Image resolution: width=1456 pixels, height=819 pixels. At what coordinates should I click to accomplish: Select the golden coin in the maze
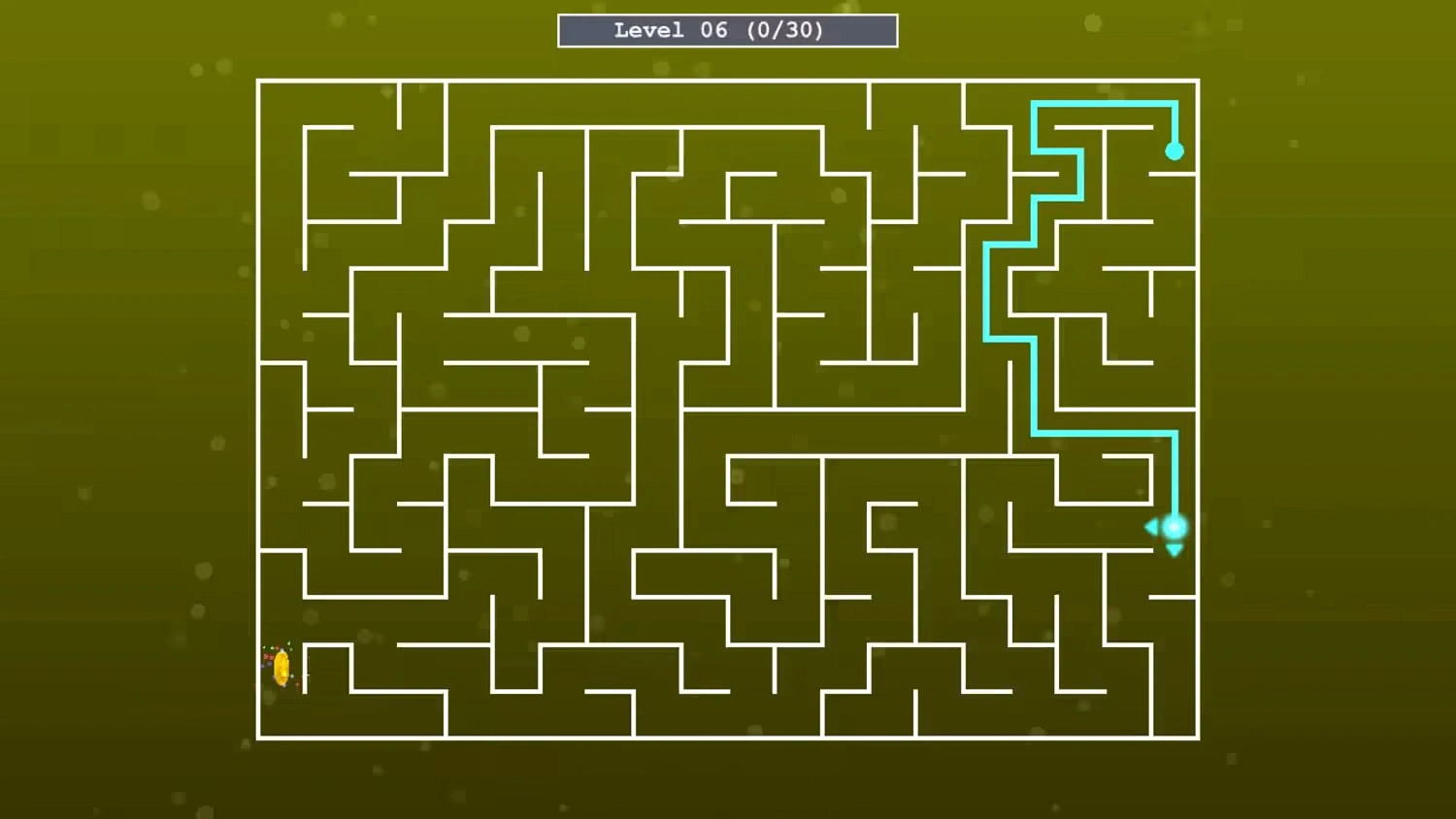[282, 667]
